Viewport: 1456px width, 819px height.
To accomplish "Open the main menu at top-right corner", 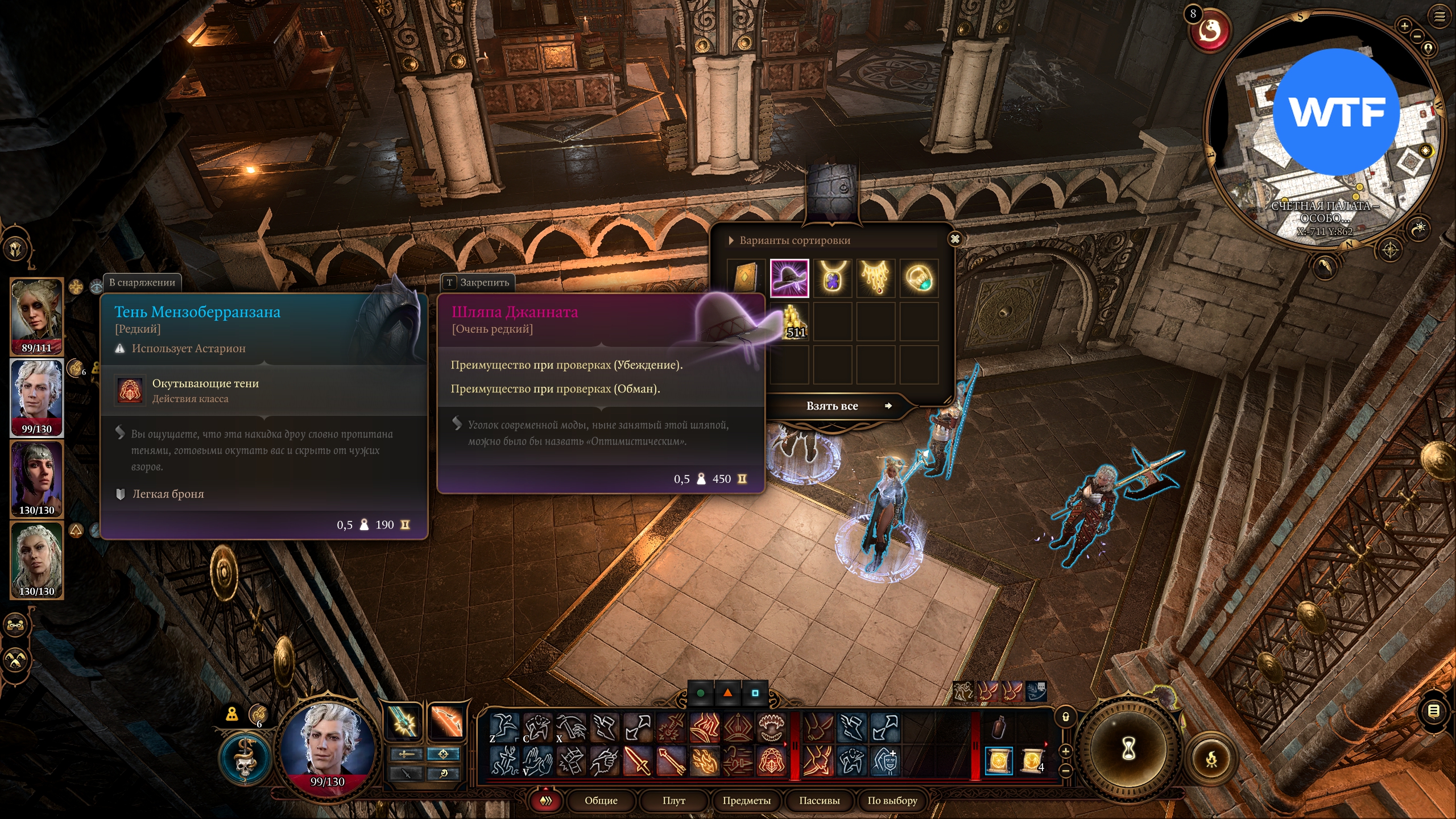I will (x=1440, y=16).
